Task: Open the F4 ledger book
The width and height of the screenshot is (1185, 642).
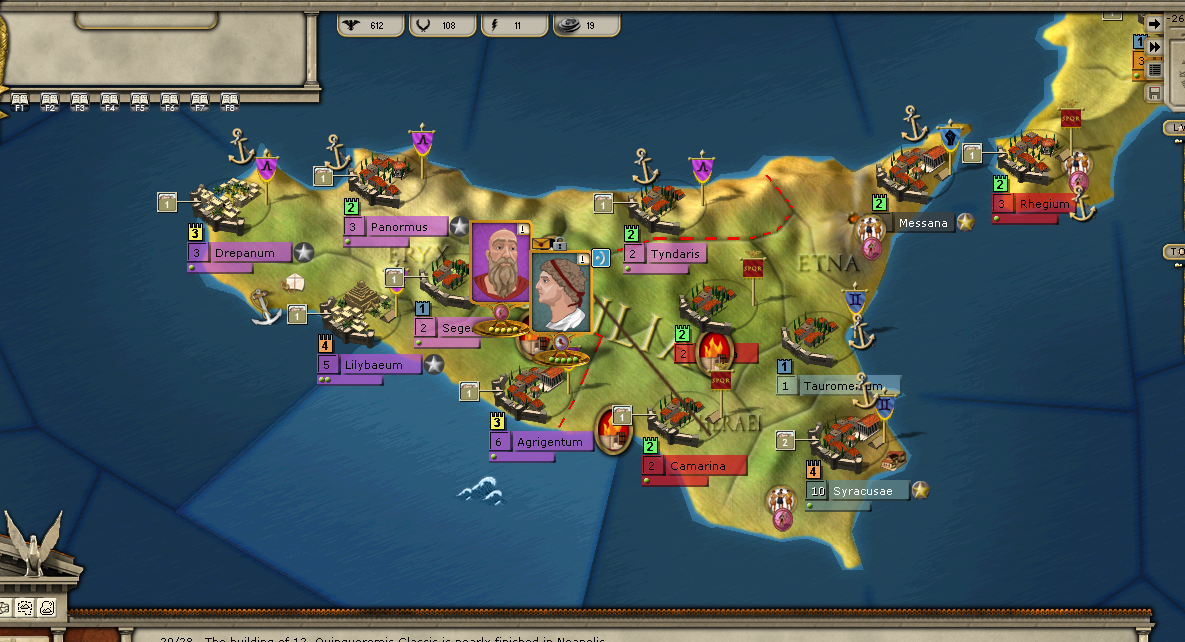Action: [109, 99]
